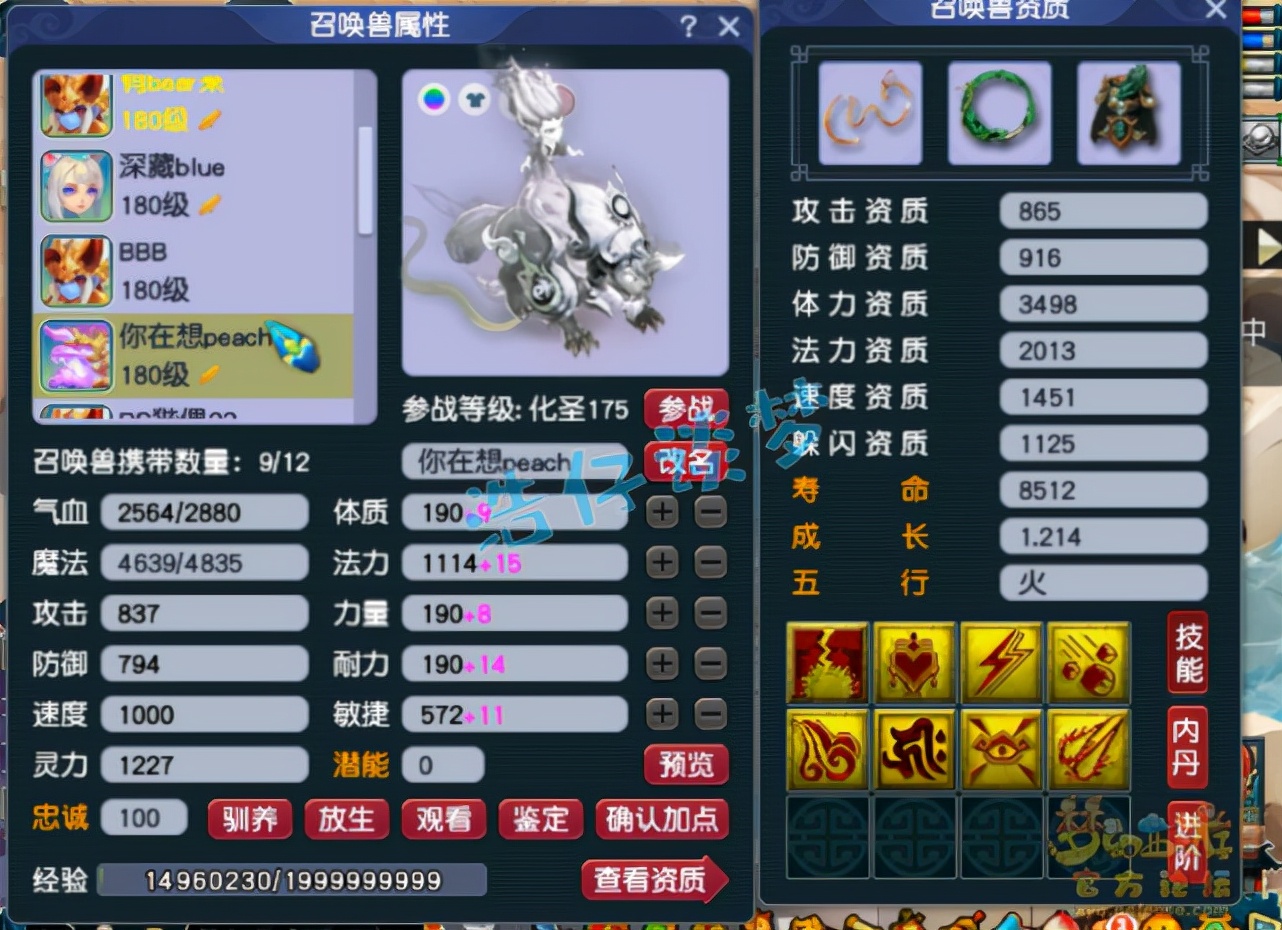The image size is (1282, 930).
Task: Click the heart-shaped skill icon
Action: [914, 659]
